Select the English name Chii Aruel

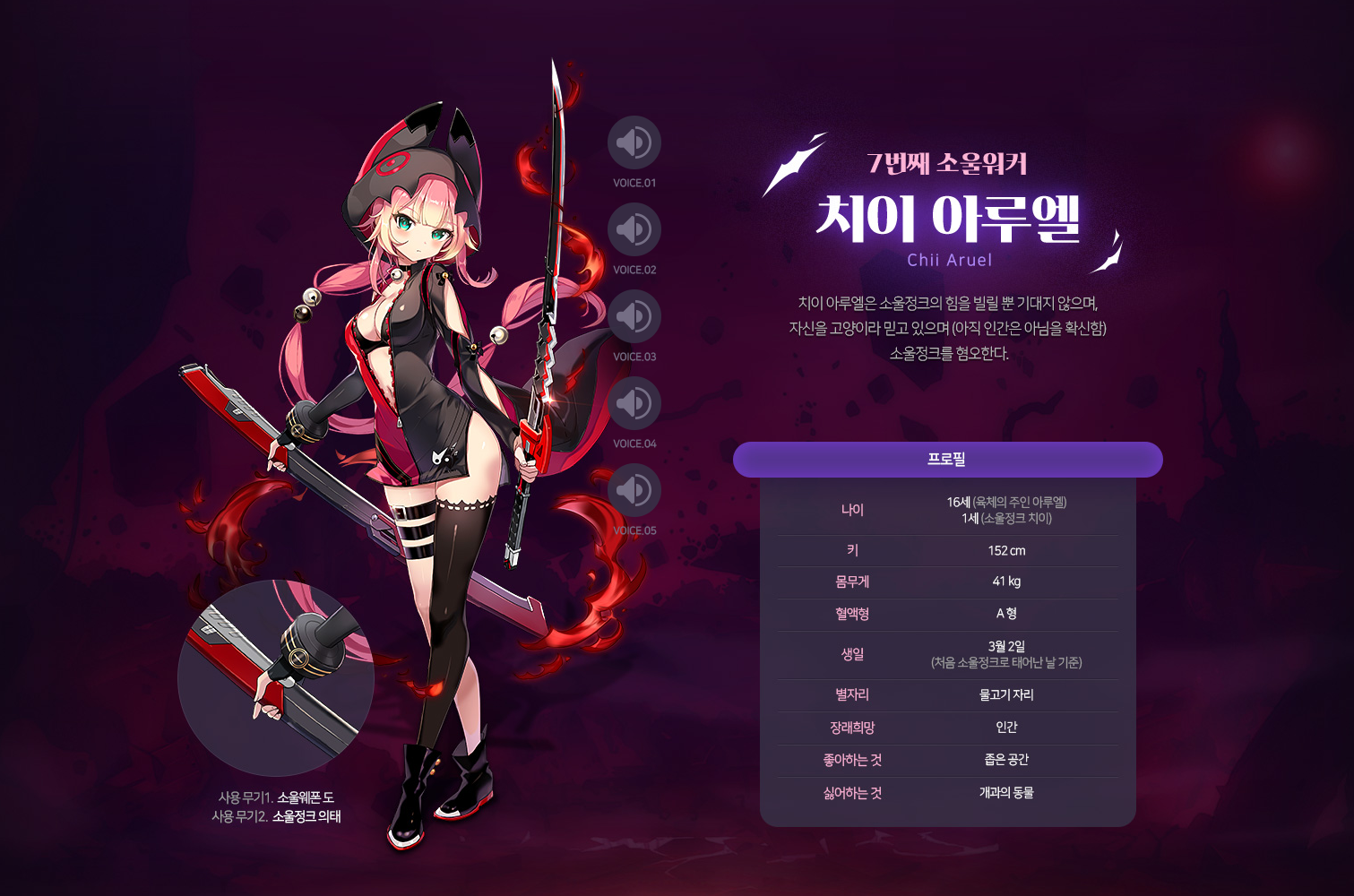[948, 260]
